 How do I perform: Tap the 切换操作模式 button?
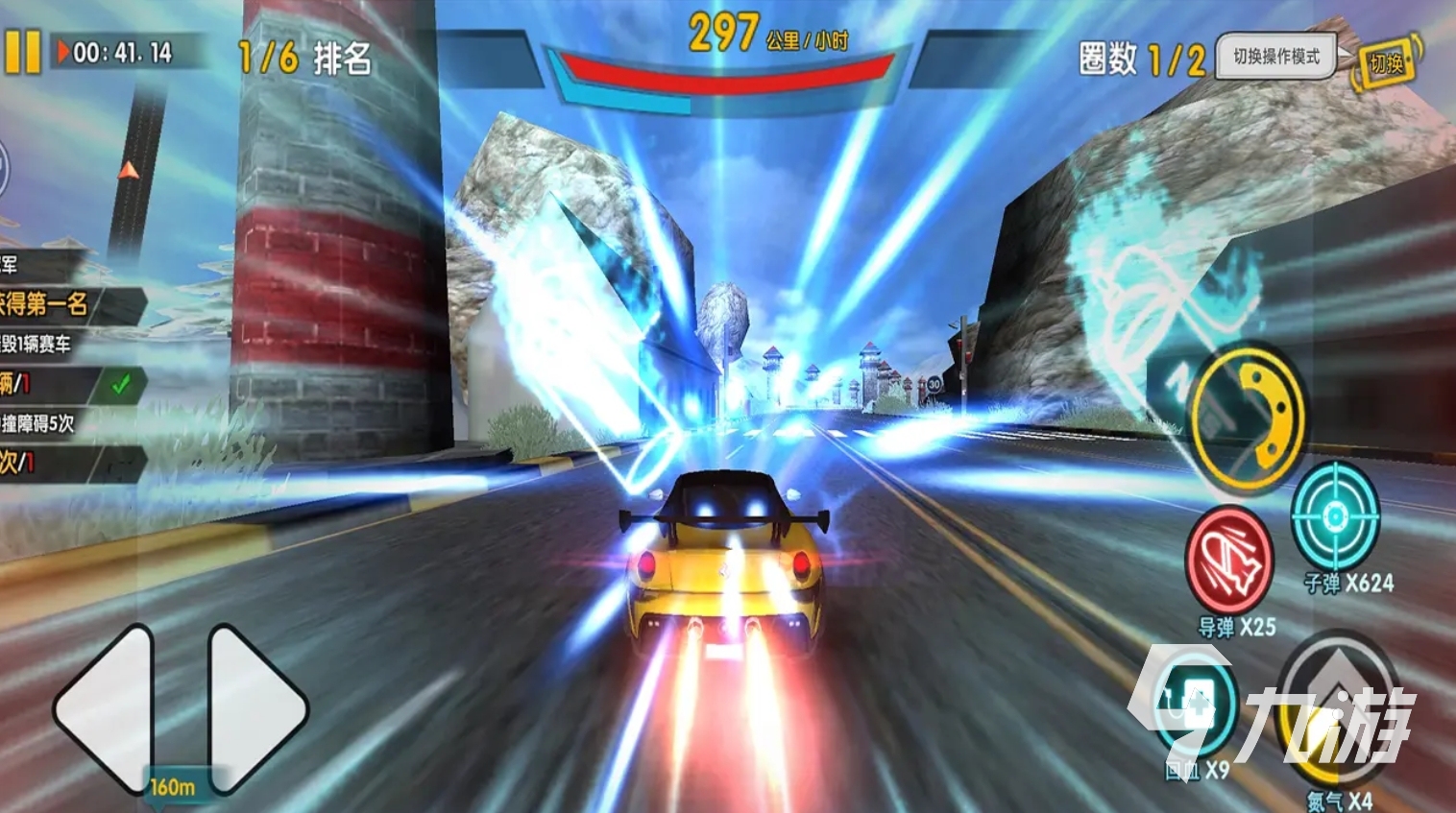(1276, 57)
